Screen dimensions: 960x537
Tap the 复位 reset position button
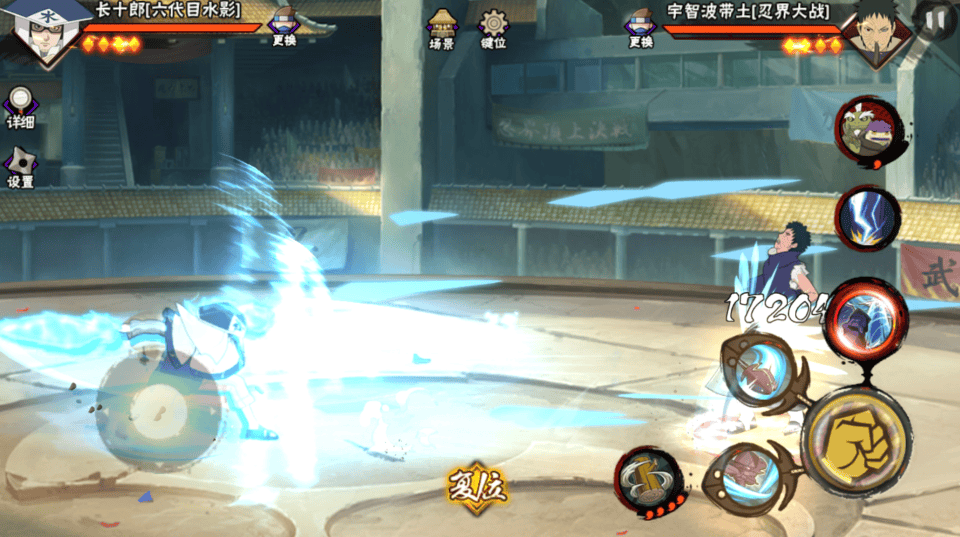[x=477, y=486]
